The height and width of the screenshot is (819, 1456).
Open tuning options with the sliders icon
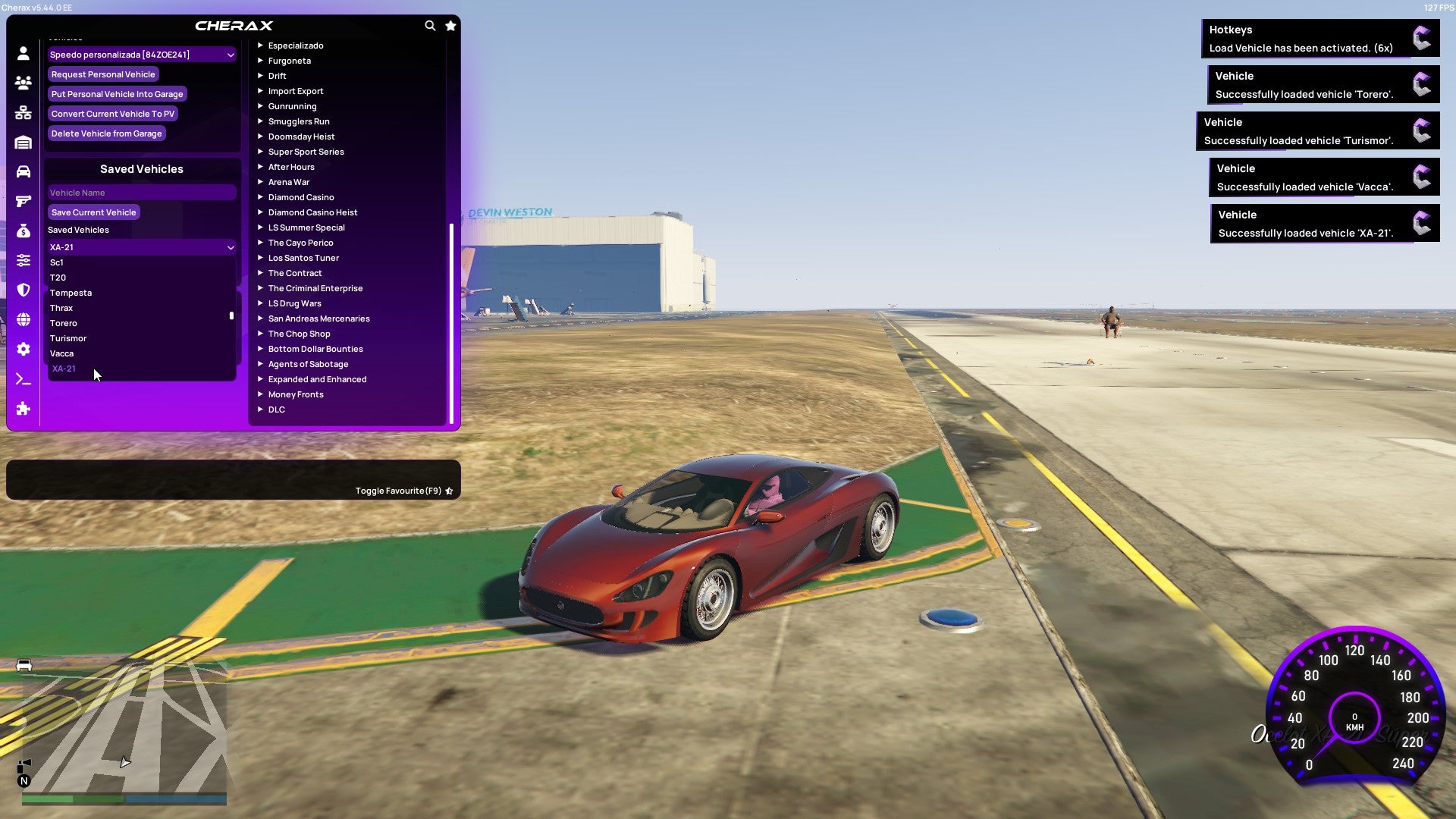pyautogui.click(x=23, y=259)
